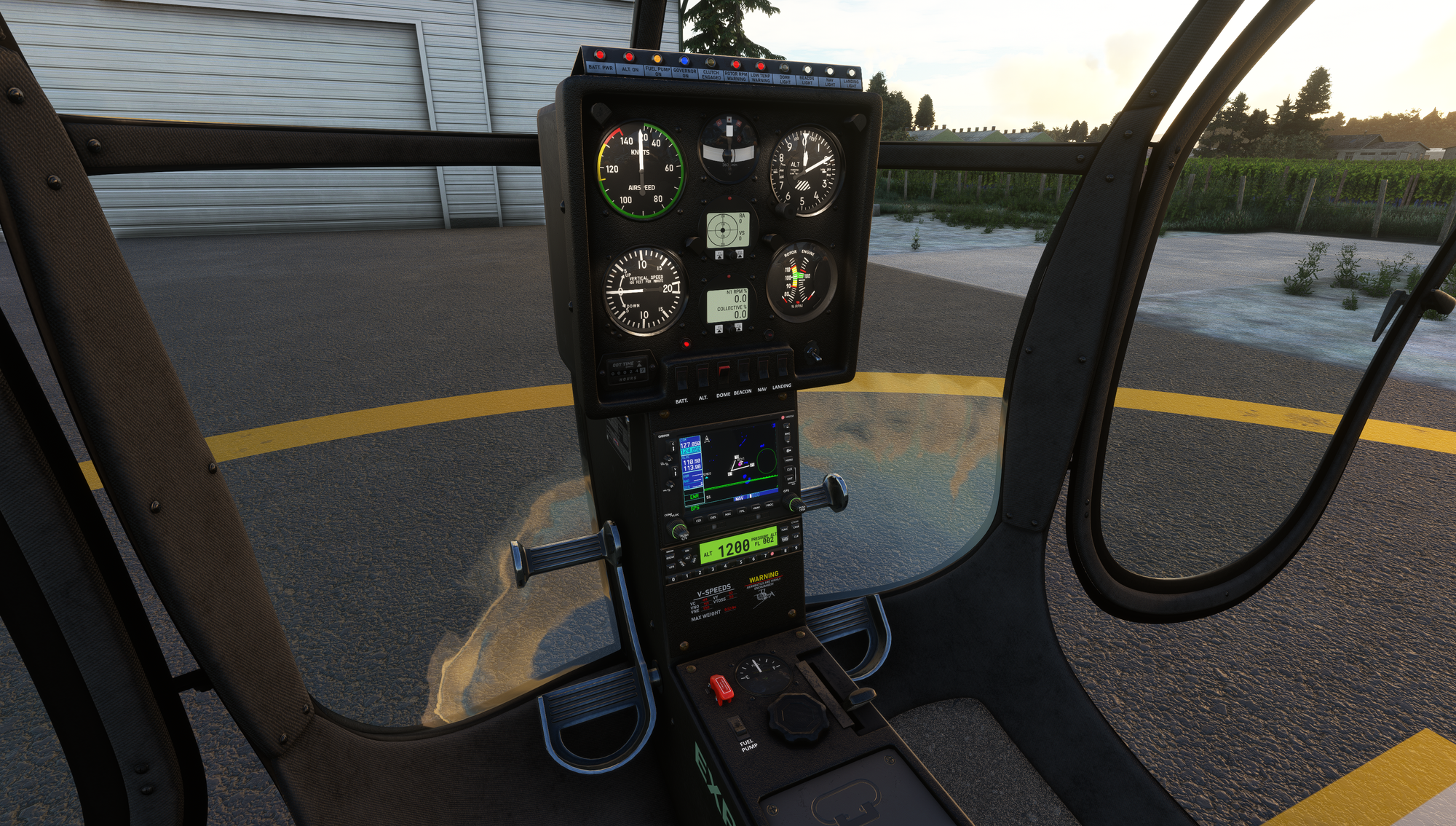Viewport: 1456px width, 826px height.
Task: Open the GPS MENU button
Action: pos(789,460)
